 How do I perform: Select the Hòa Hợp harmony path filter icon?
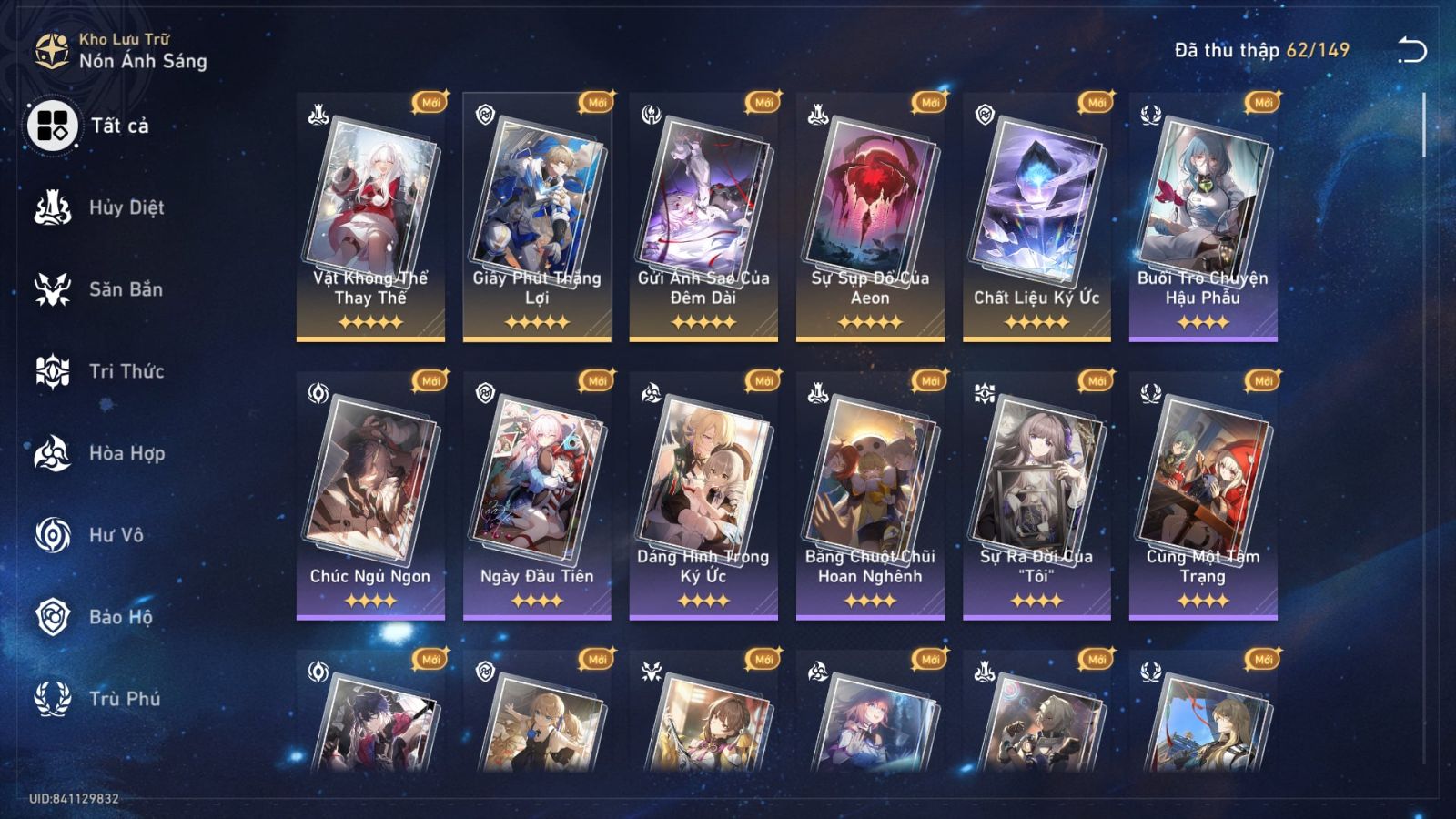53,453
